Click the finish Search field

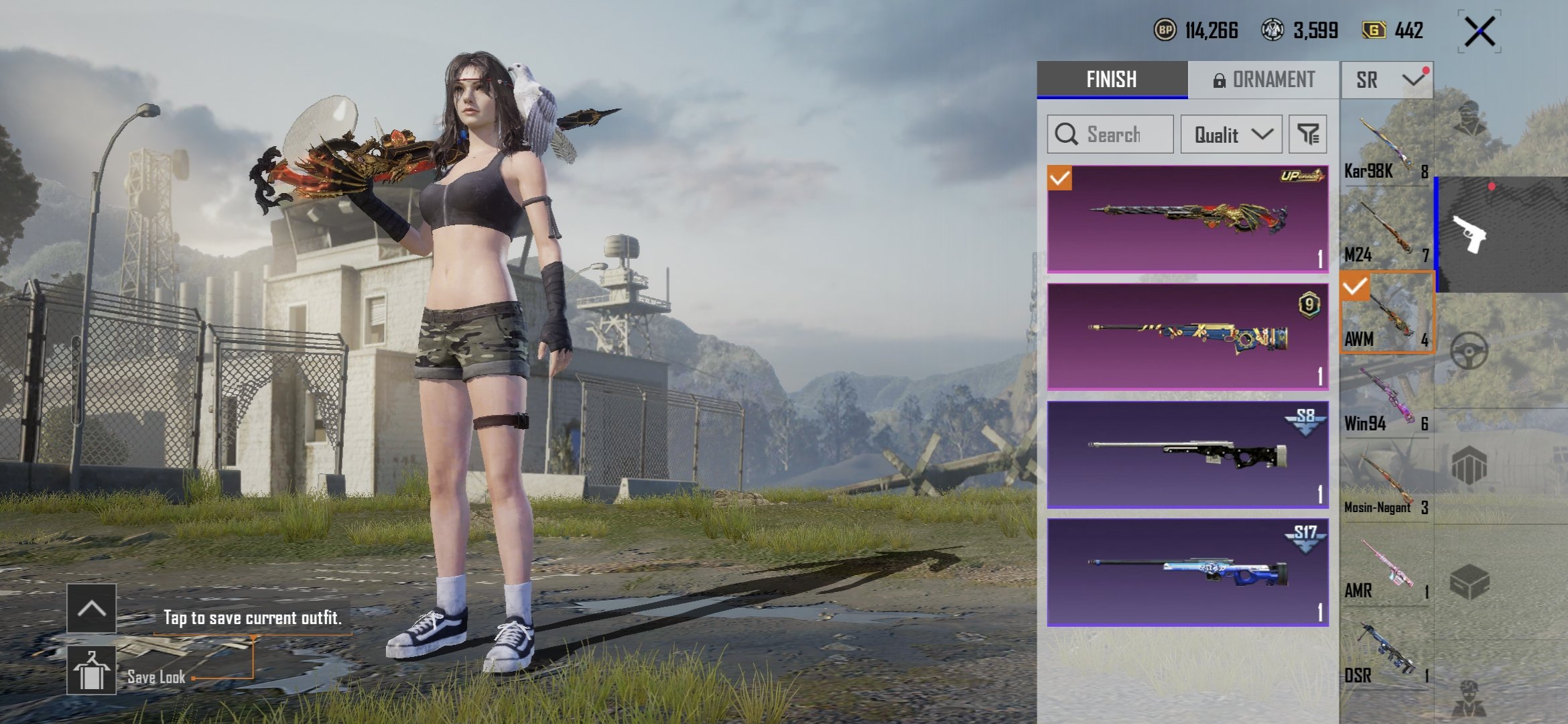pyautogui.click(x=1110, y=134)
